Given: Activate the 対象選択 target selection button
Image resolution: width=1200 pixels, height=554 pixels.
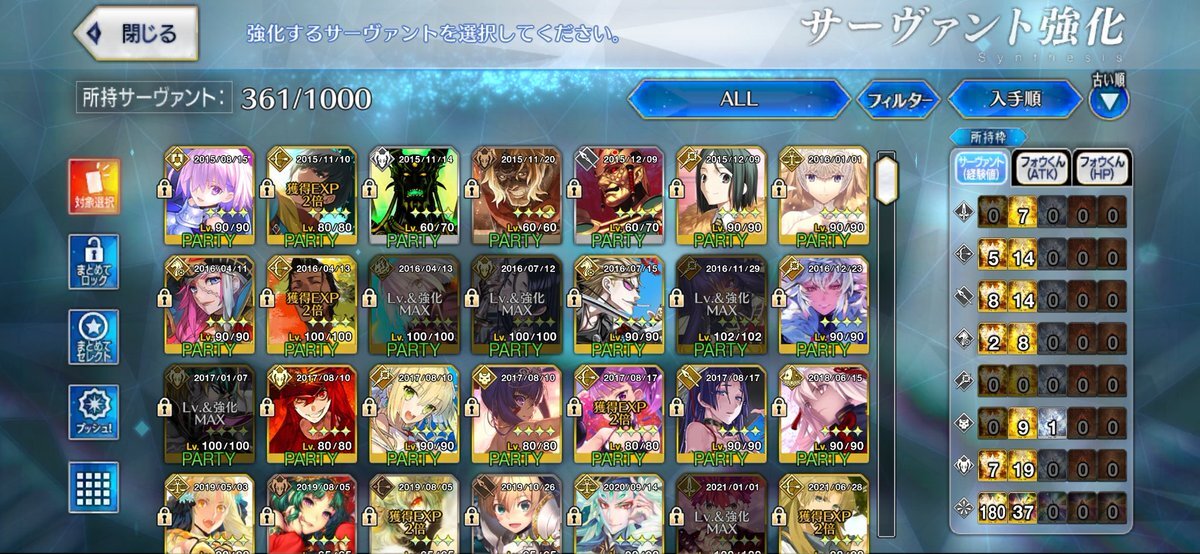Looking at the screenshot, I should tap(95, 187).
